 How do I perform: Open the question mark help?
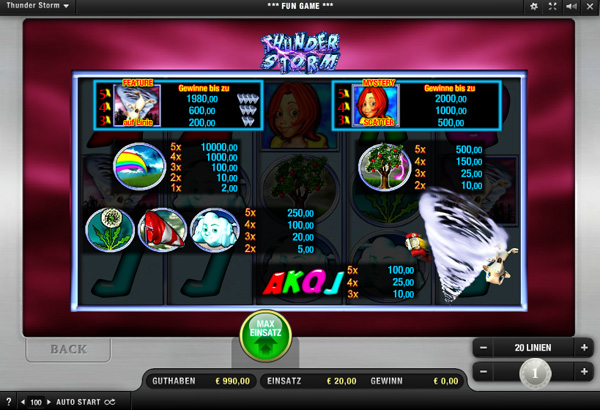8,402
